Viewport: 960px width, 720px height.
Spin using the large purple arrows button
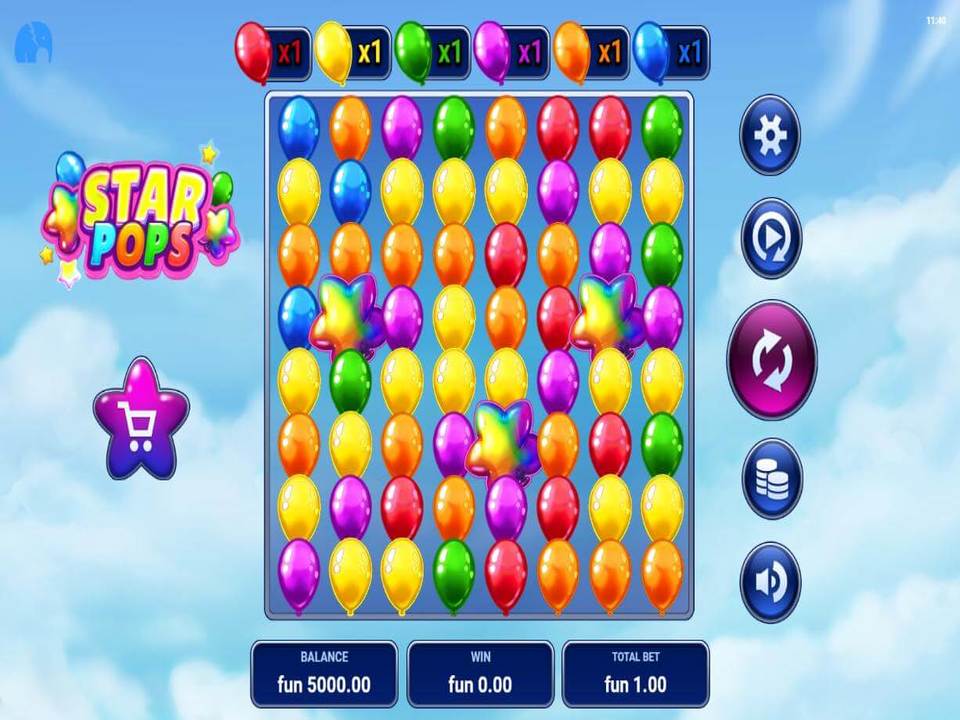click(x=771, y=359)
